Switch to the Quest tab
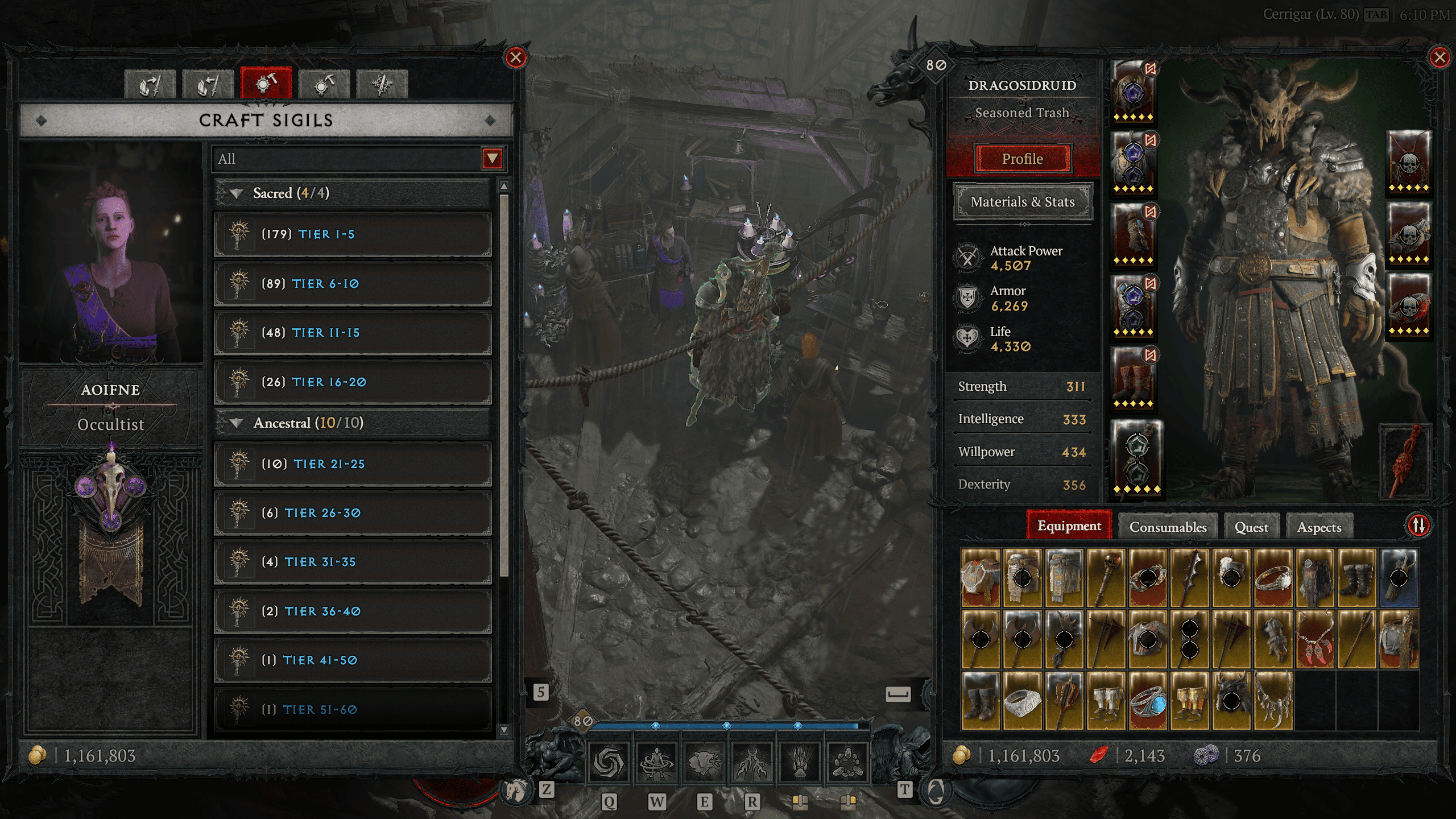The height and width of the screenshot is (819, 1456). (1251, 527)
